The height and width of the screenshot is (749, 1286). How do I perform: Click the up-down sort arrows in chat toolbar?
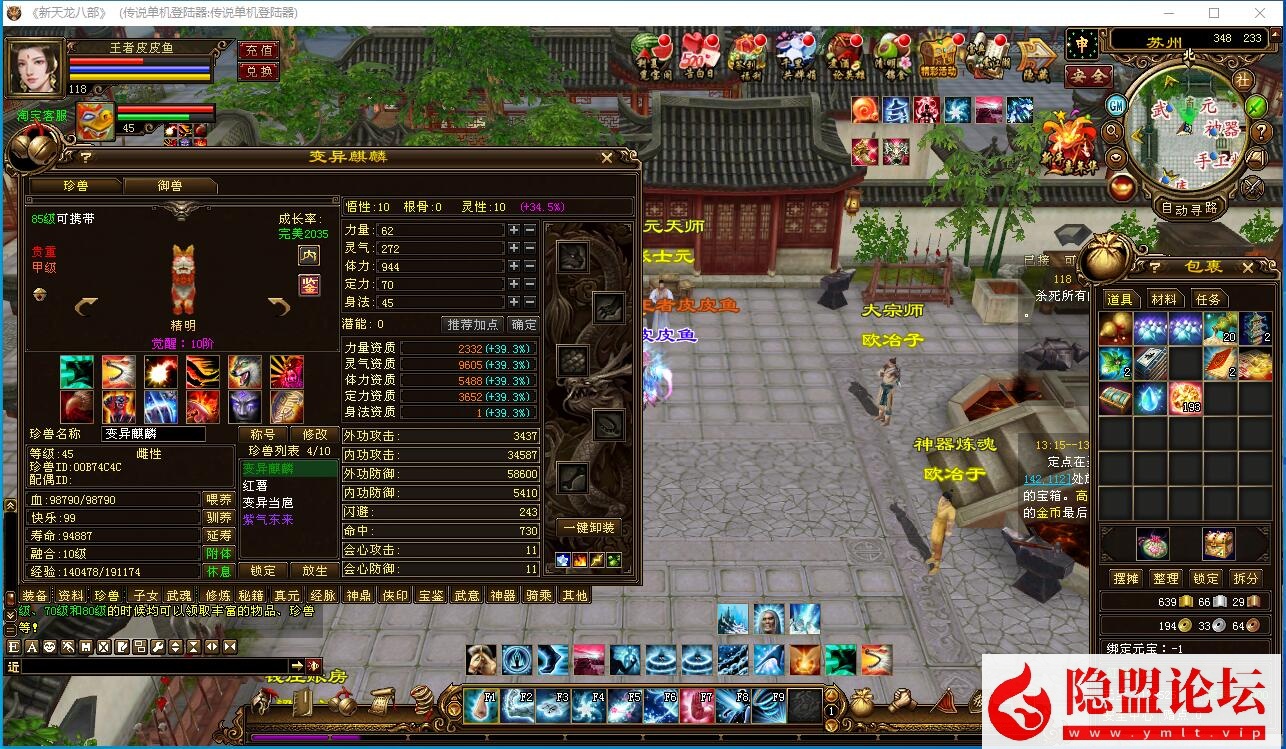pos(175,646)
